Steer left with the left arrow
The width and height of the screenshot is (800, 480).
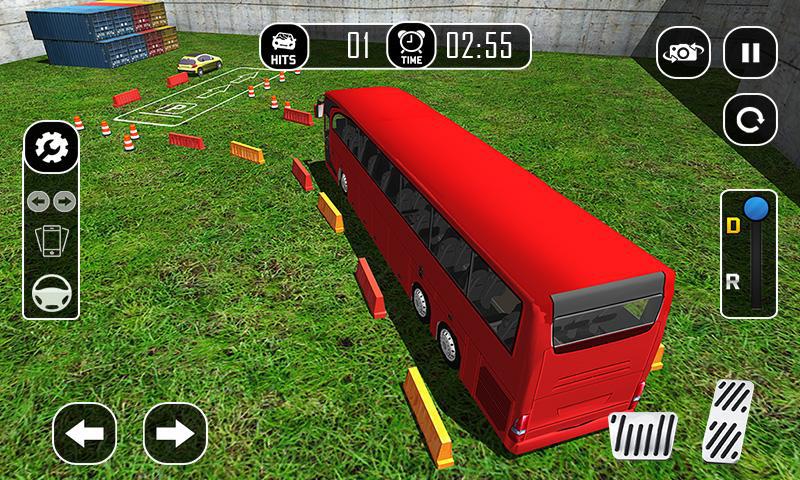[84, 433]
